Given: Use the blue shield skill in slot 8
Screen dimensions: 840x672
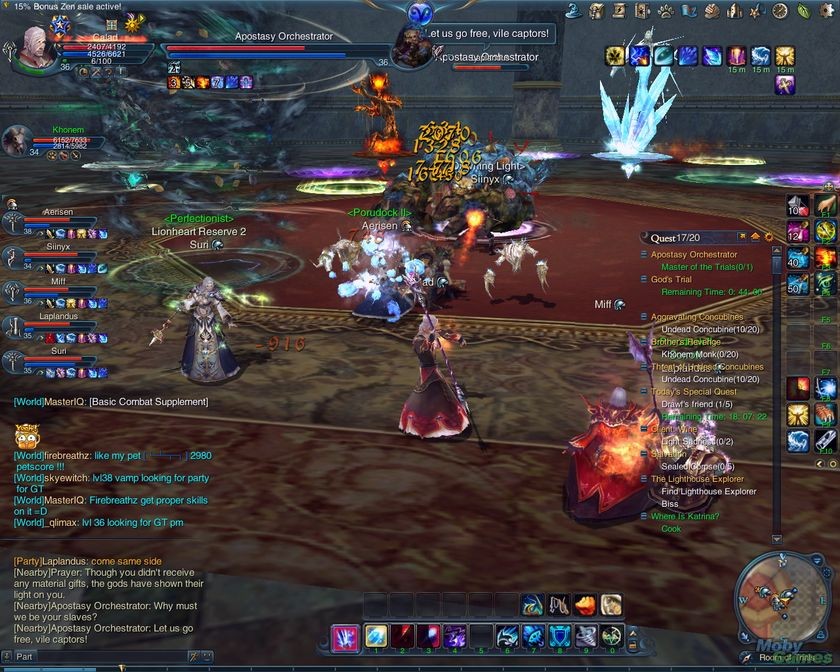Looking at the screenshot, I should [x=560, y=636].
